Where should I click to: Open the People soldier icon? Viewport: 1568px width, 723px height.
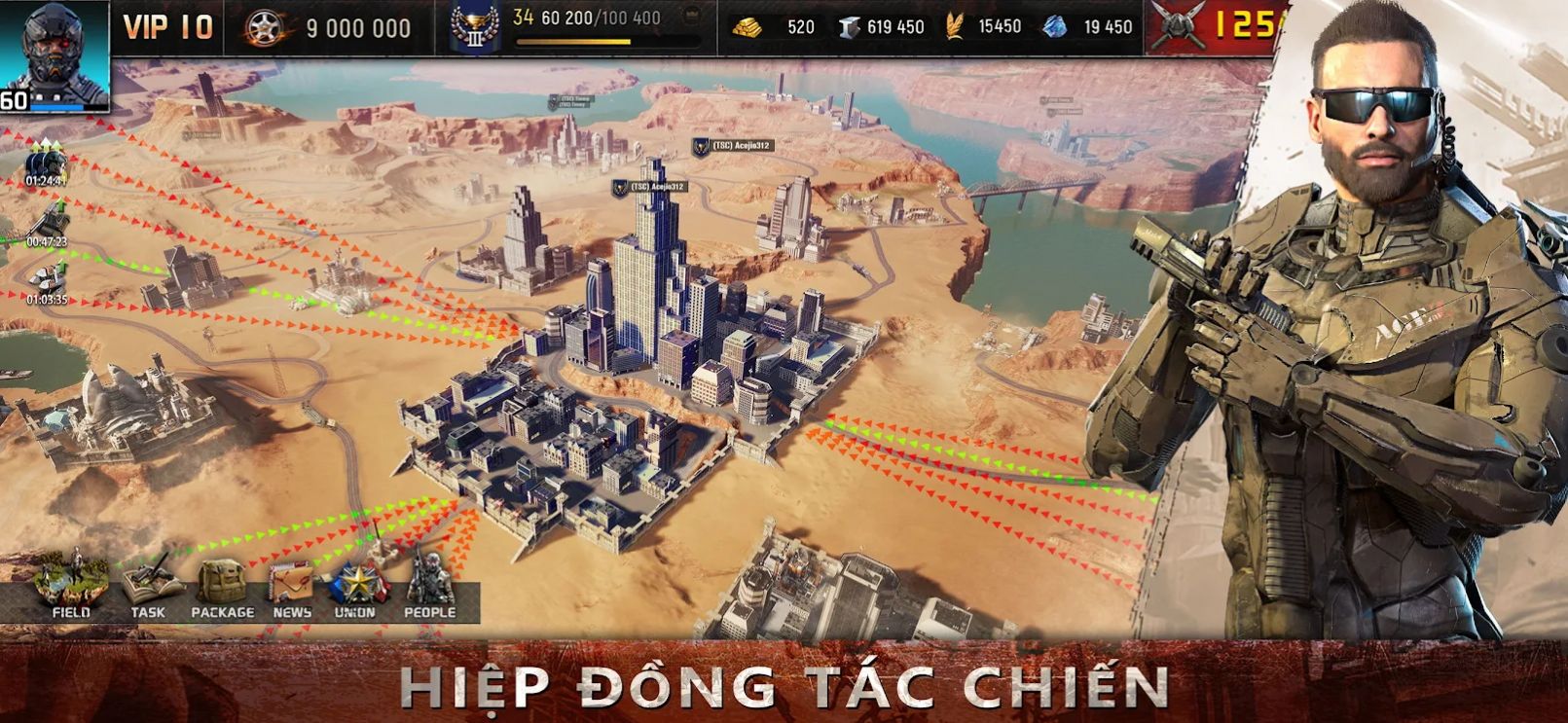428,578
